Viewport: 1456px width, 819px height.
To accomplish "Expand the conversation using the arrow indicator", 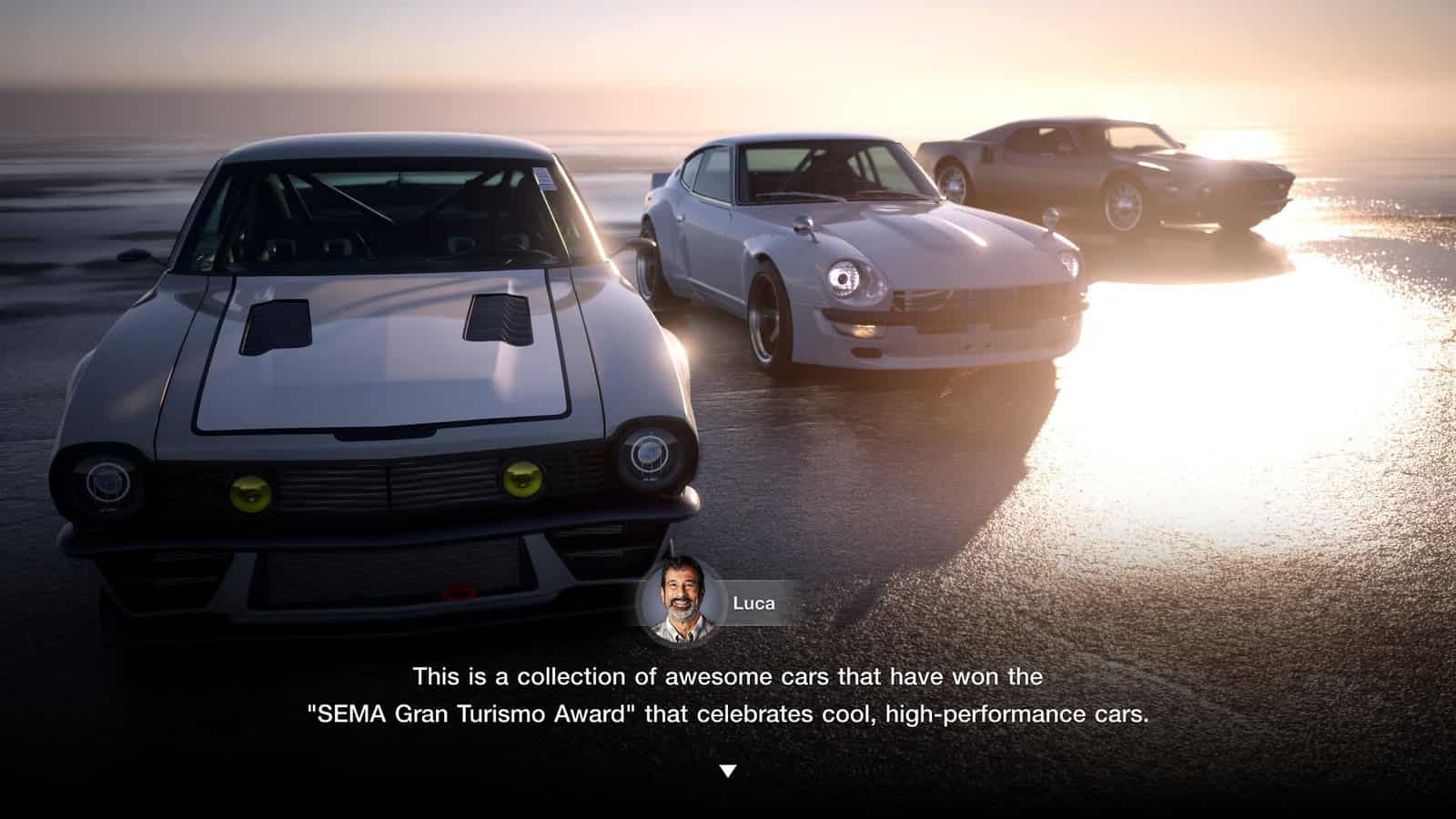I will 728,769.
